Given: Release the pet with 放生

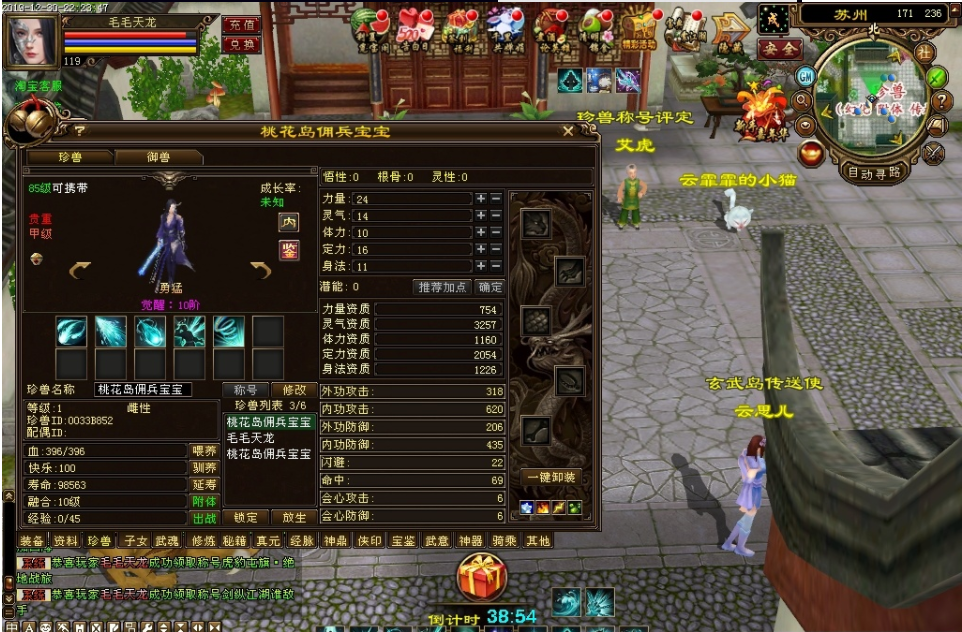Looking at the screenshot, I should 295,518.
